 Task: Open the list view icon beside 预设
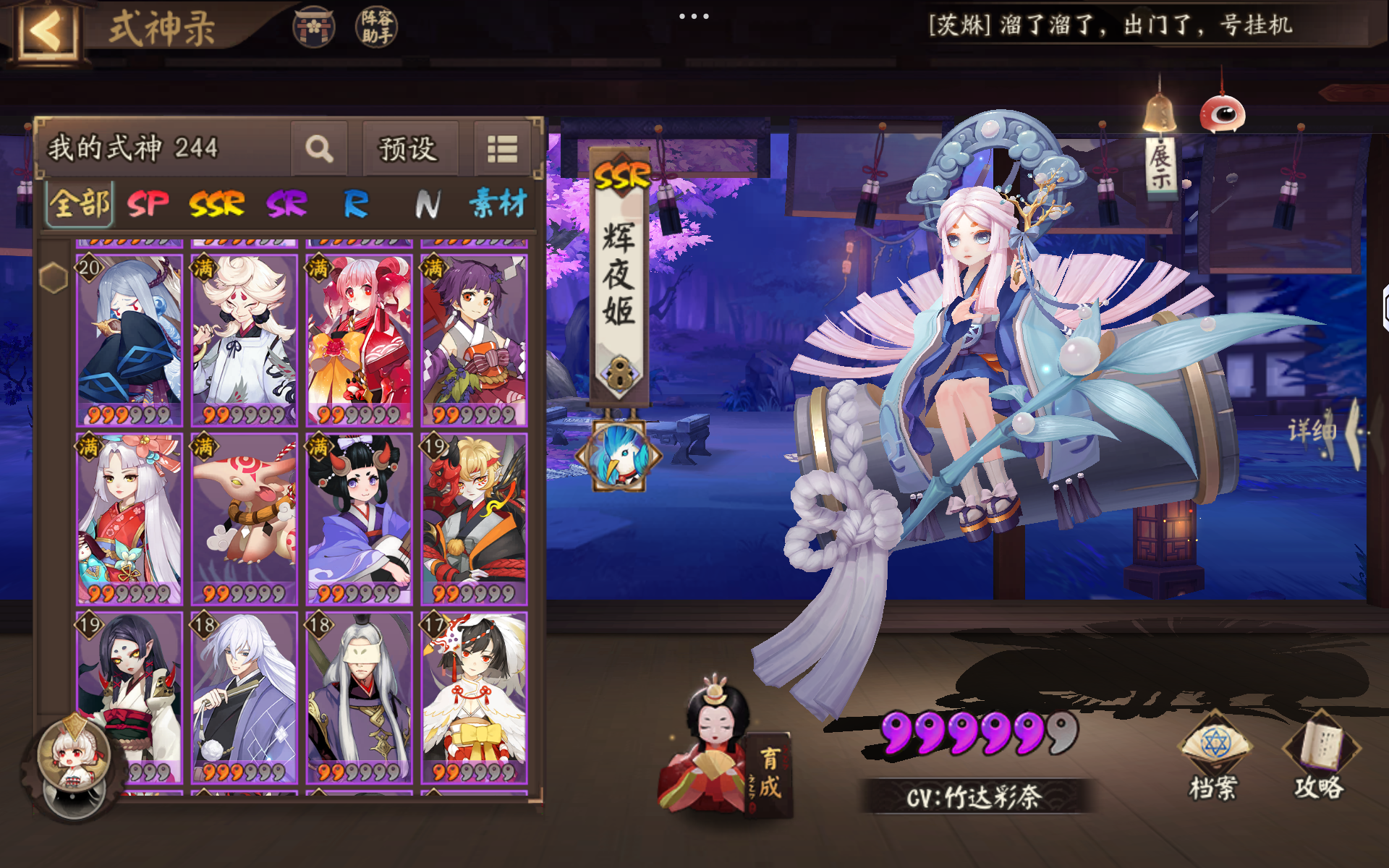point(502,149)
